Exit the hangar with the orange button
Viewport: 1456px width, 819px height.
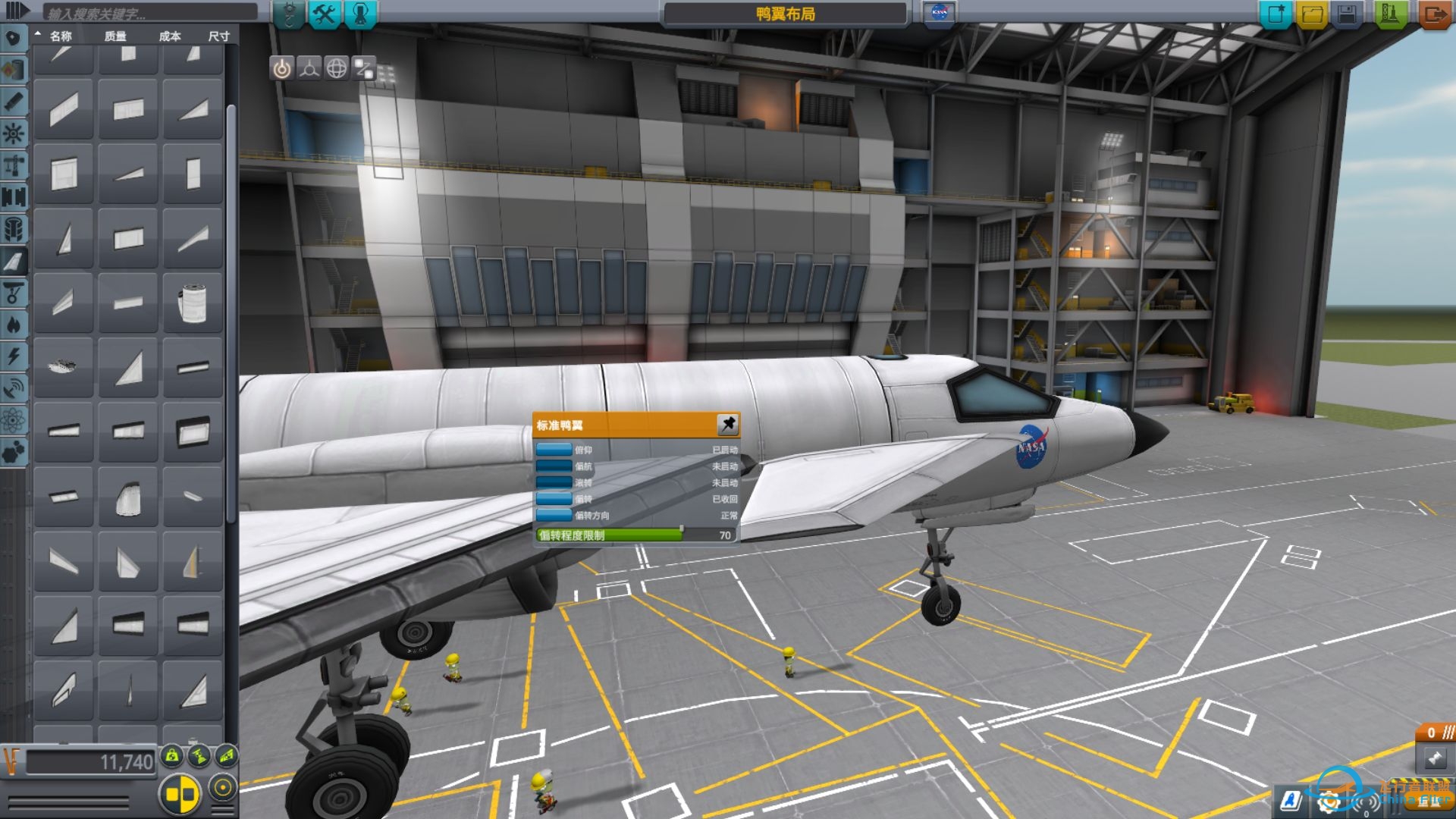[x=1435, y=14]
